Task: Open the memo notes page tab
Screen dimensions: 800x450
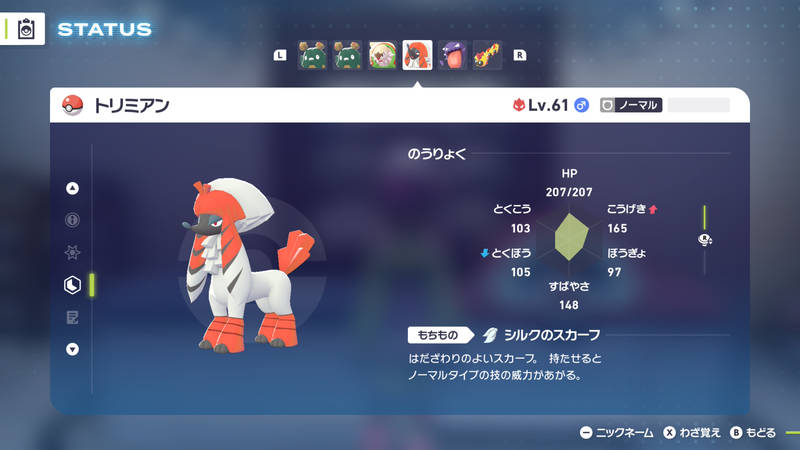Action: pos(72,317)
